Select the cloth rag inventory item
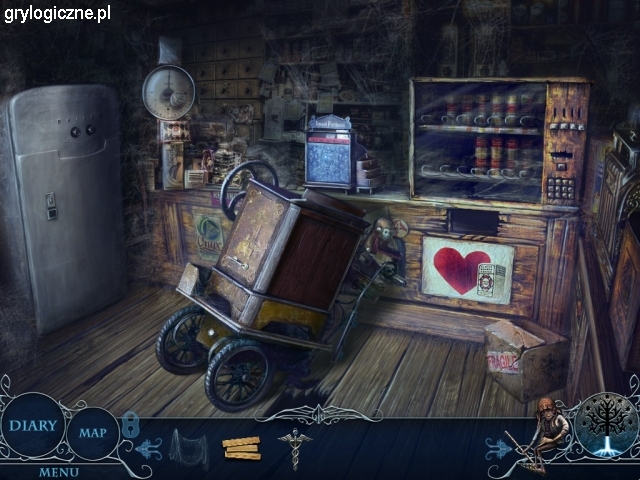The width and height of the screenshot is (640, 480). click(186, 445)
